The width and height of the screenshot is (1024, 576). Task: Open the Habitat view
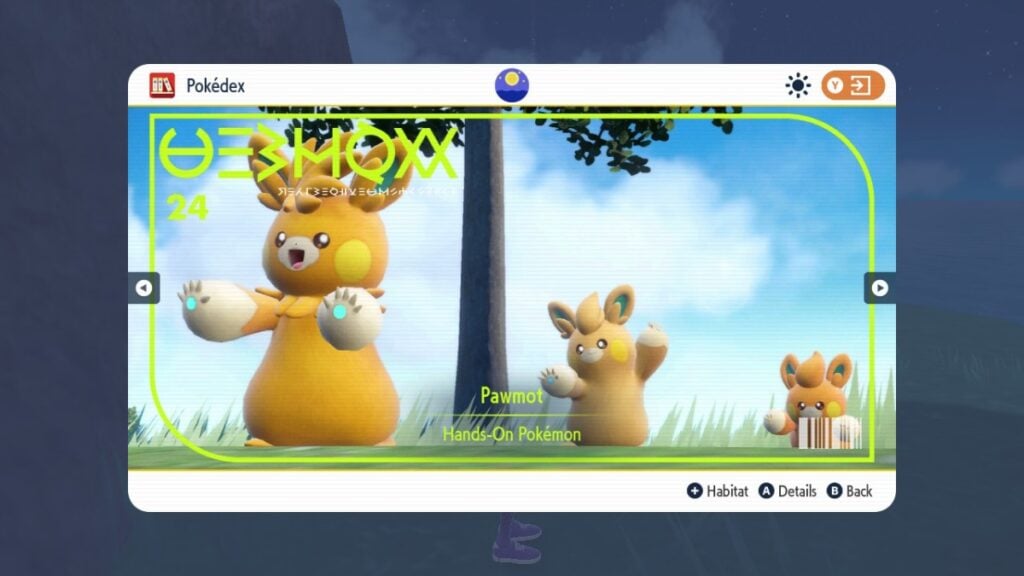717,491
